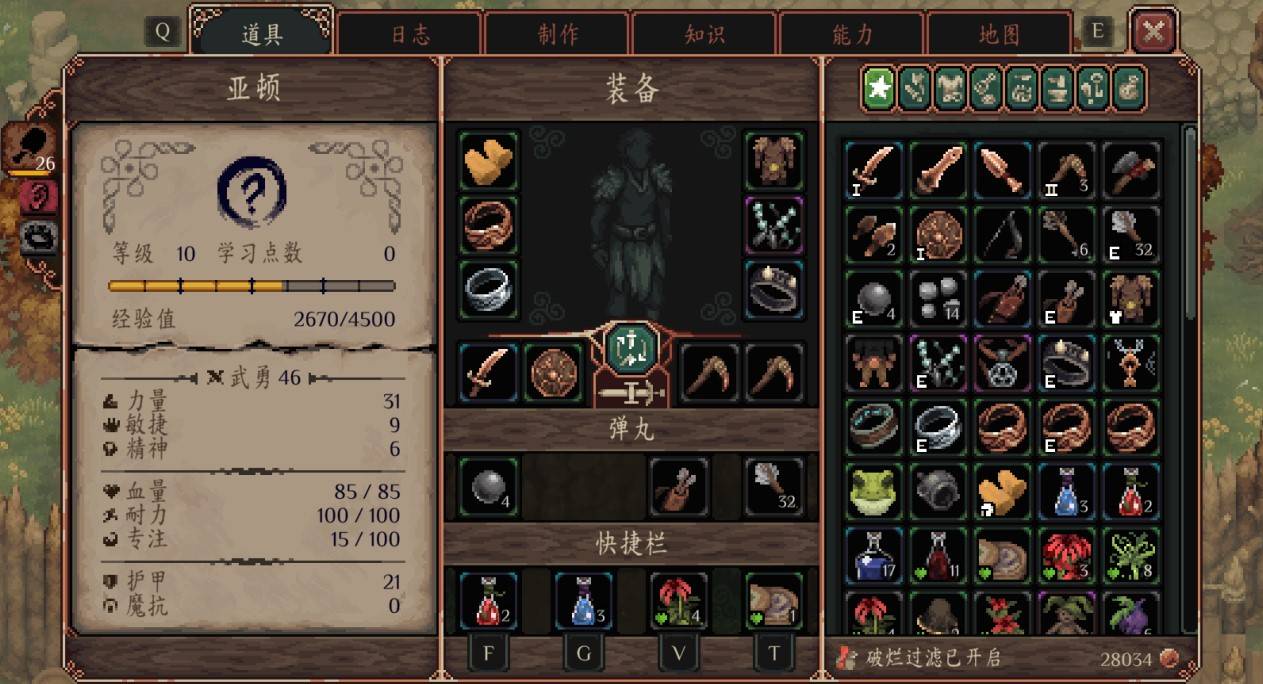
Task: Select the red flower in quickbar V
Action: [679, 600]
